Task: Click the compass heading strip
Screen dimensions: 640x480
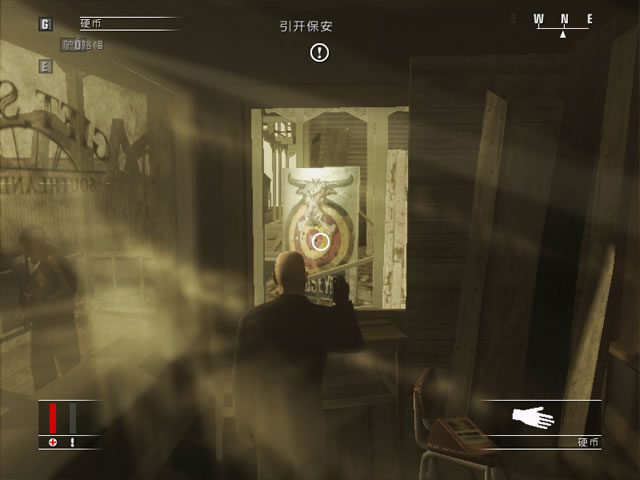Action: [563, 19]
